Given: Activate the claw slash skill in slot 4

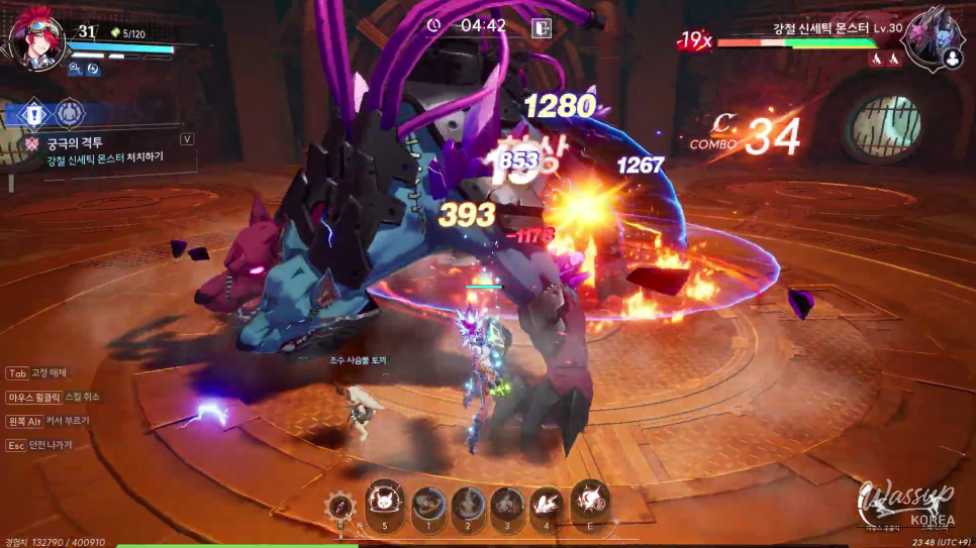Looking at the screenshot, I should (546, 504).
